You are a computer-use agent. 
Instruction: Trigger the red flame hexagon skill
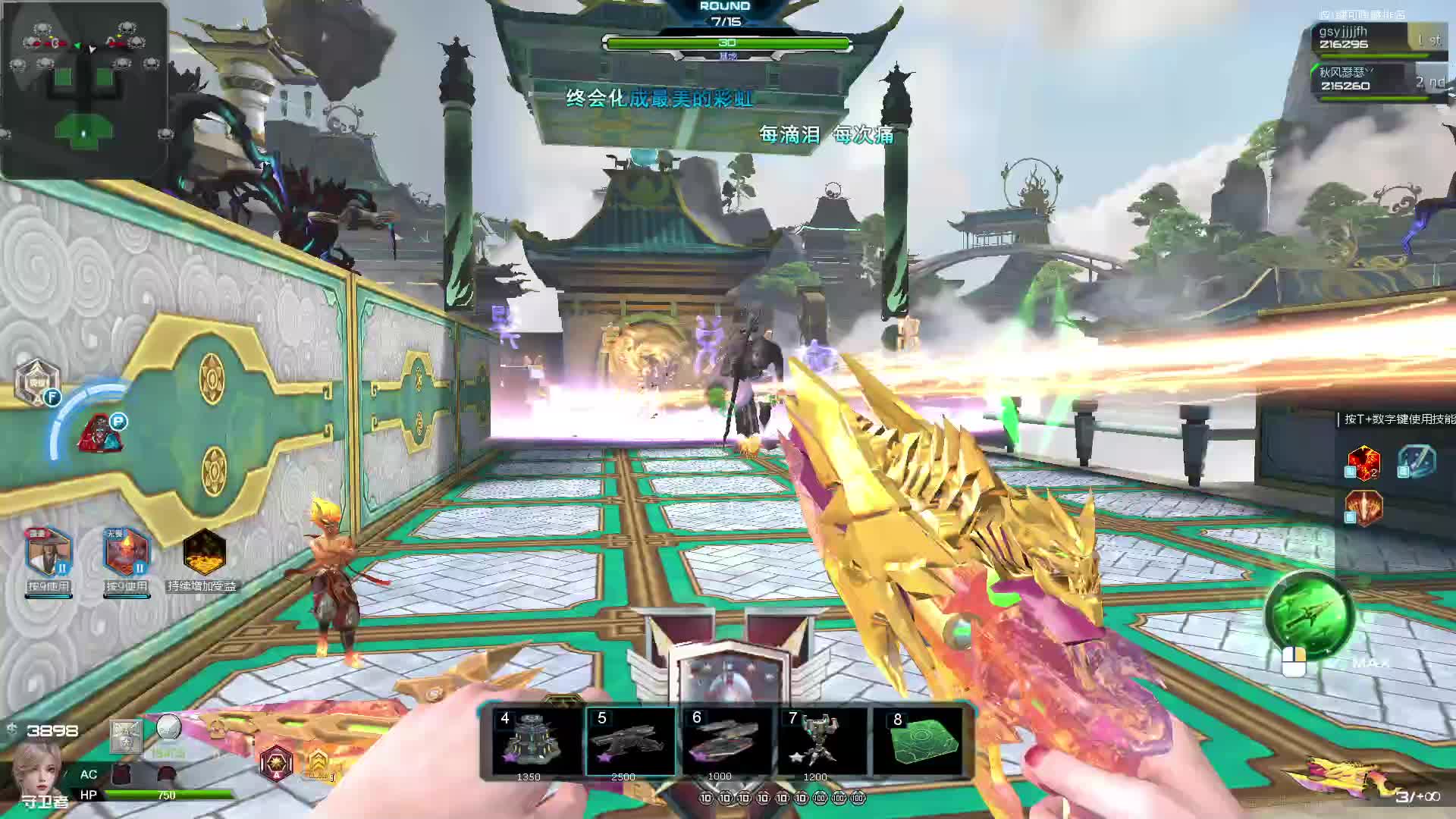coord(1363,462)
